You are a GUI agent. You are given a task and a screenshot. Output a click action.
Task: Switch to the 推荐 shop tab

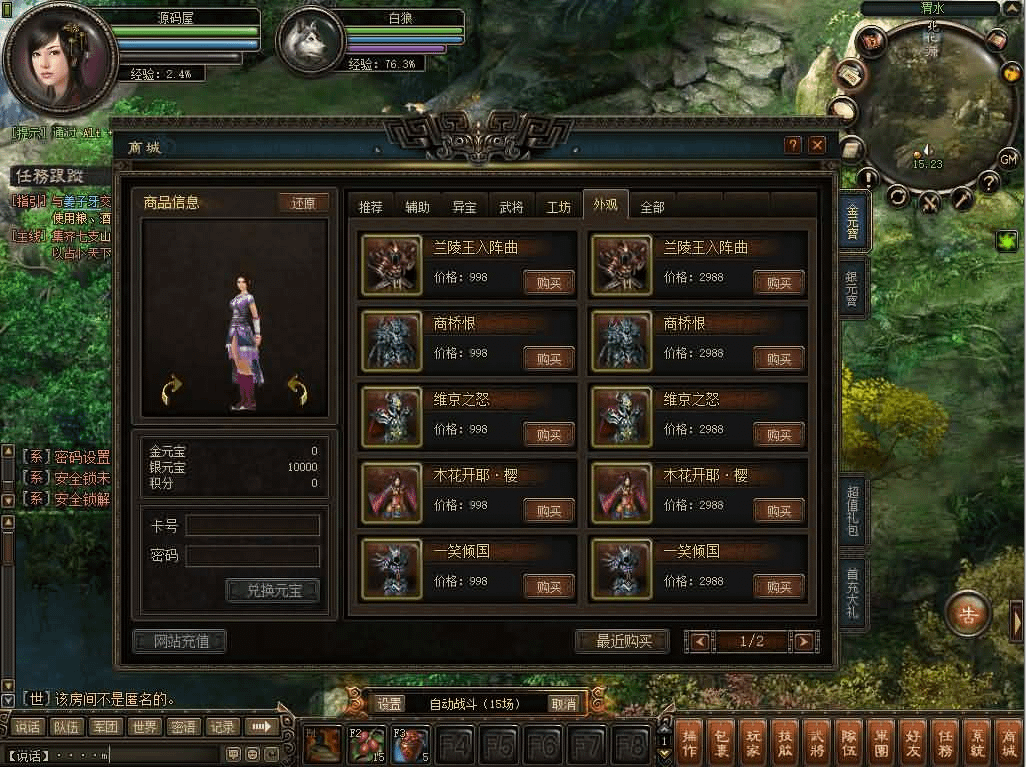click(370, 207)
